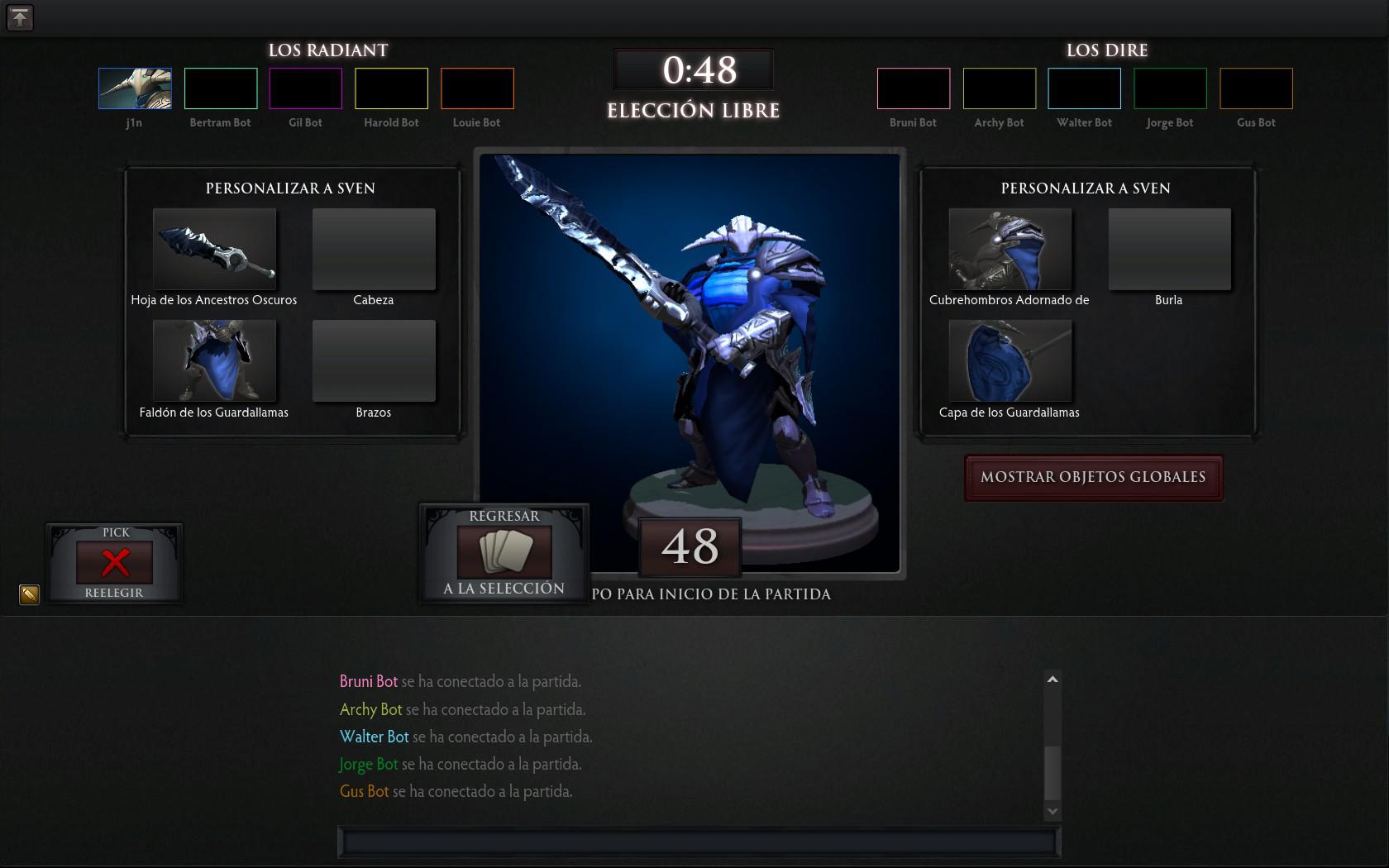The image size is (1389, 868).
Task: Click the chat text input field
Action: [x=699, y=842]
